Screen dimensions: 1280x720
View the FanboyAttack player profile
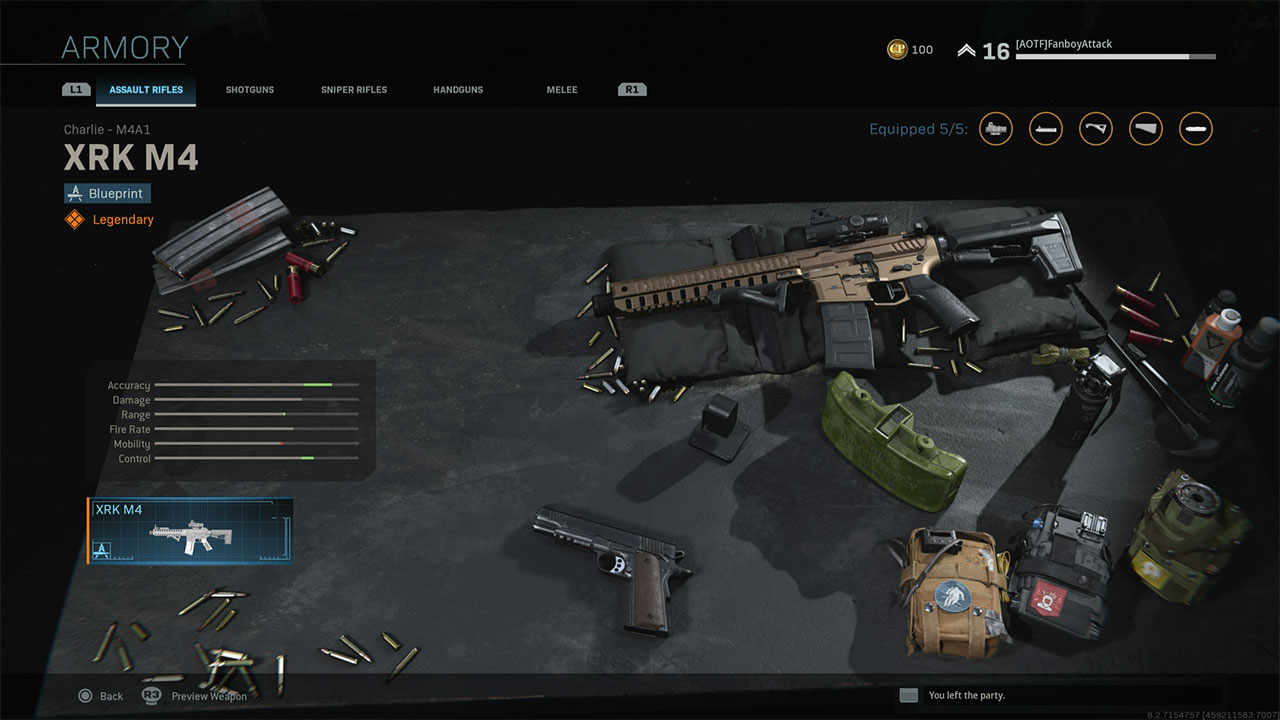click(1063, 45)
